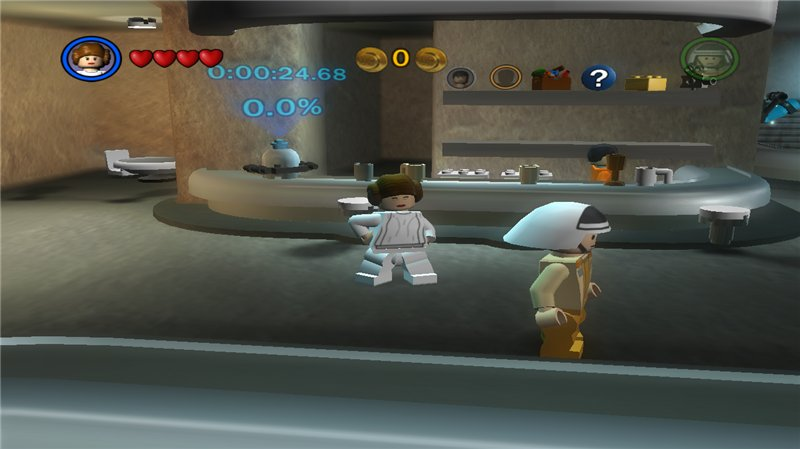Screen dimensions: 800x449
Task: Open the blue question mark hints icon
Action: (598, 77)
